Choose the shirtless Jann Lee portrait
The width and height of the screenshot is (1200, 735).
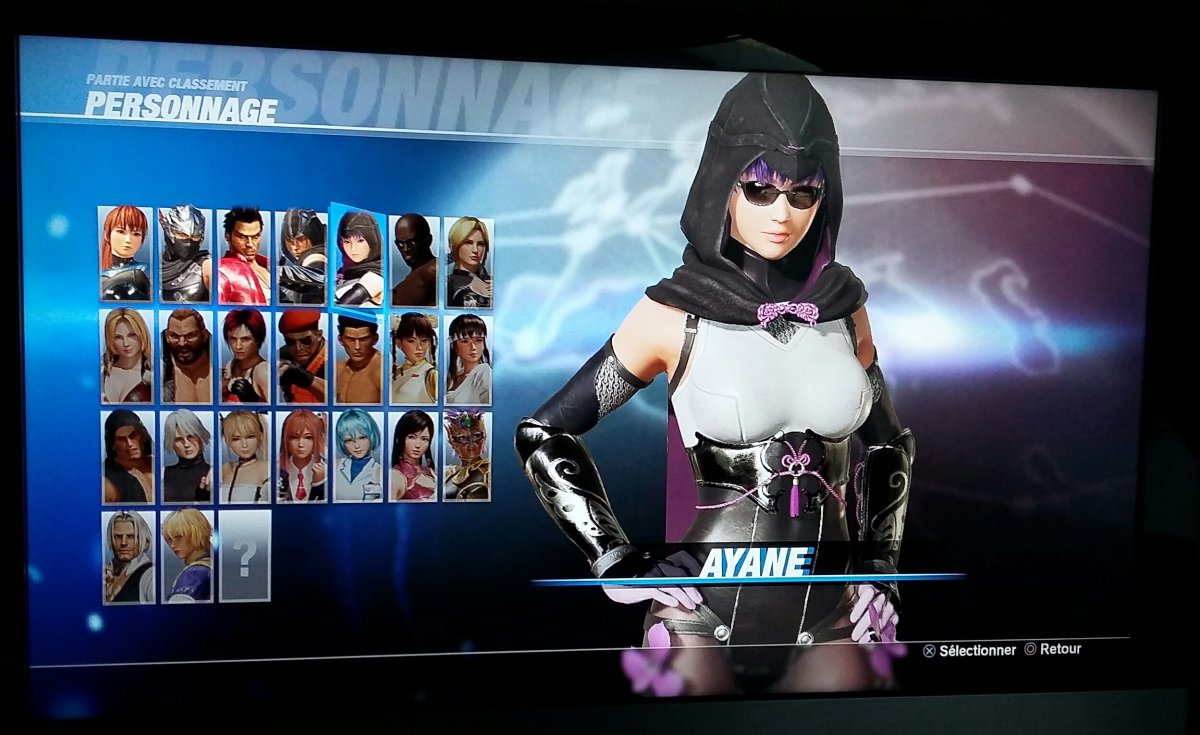click(x=358, y=359)
